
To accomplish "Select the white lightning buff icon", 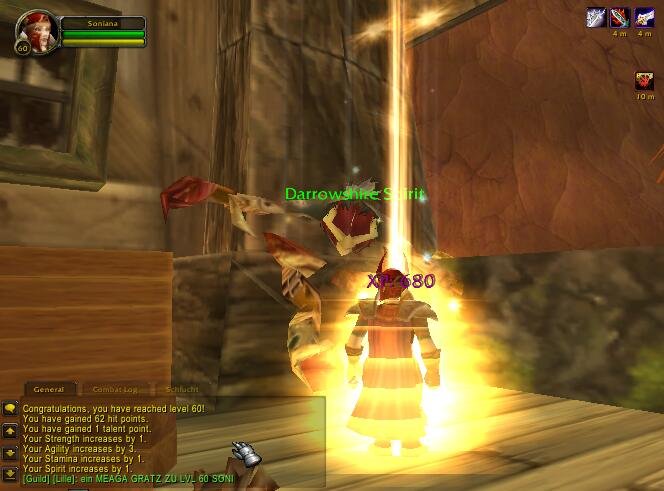I will pyautogui.click(x=596, y=17).
